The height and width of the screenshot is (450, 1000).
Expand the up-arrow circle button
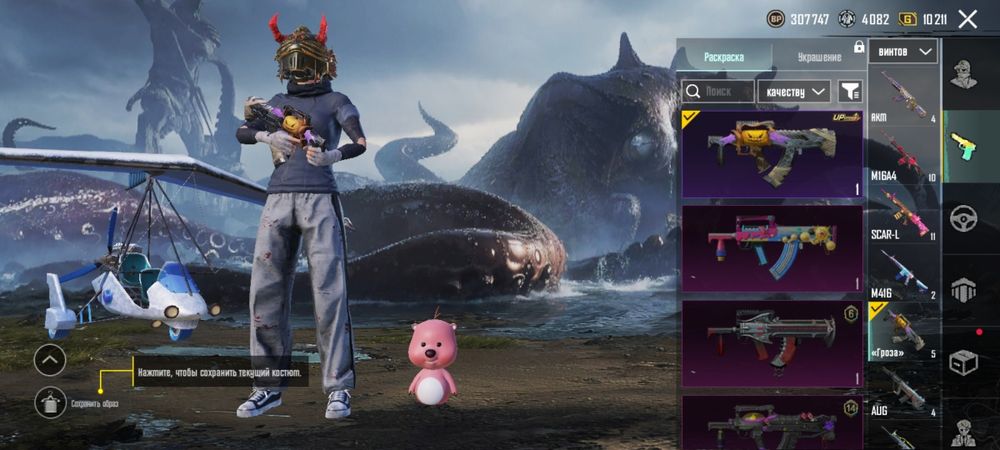point(50,360)
